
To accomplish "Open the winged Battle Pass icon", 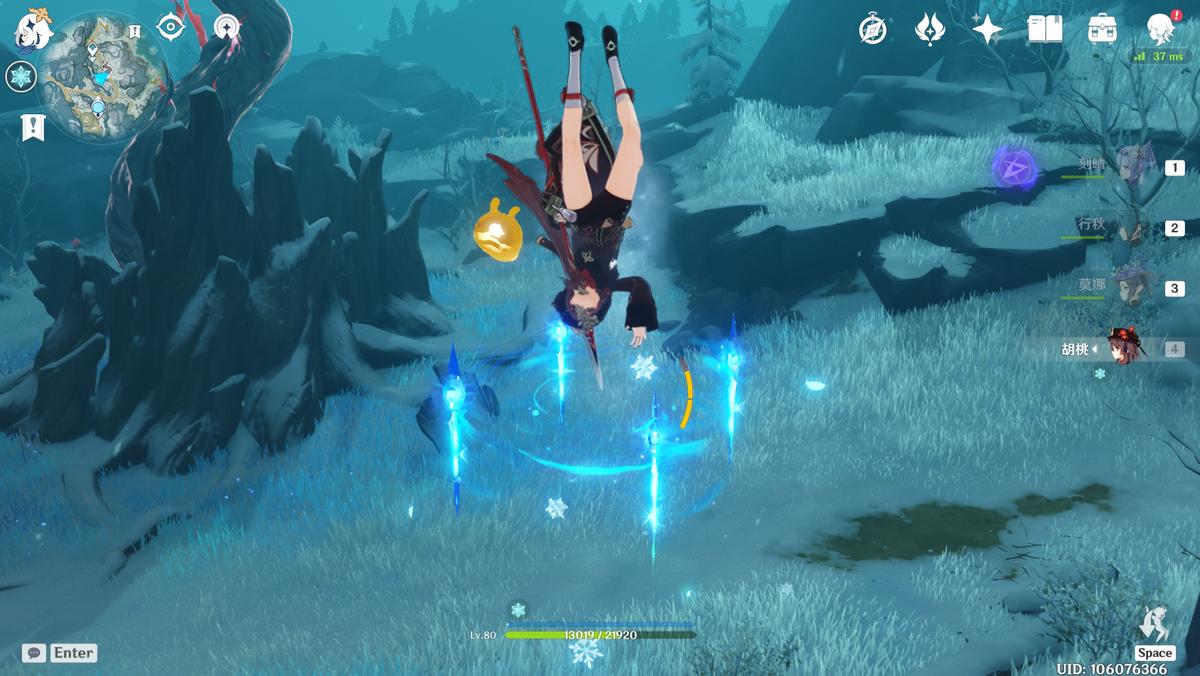I will tap(930, 30).
